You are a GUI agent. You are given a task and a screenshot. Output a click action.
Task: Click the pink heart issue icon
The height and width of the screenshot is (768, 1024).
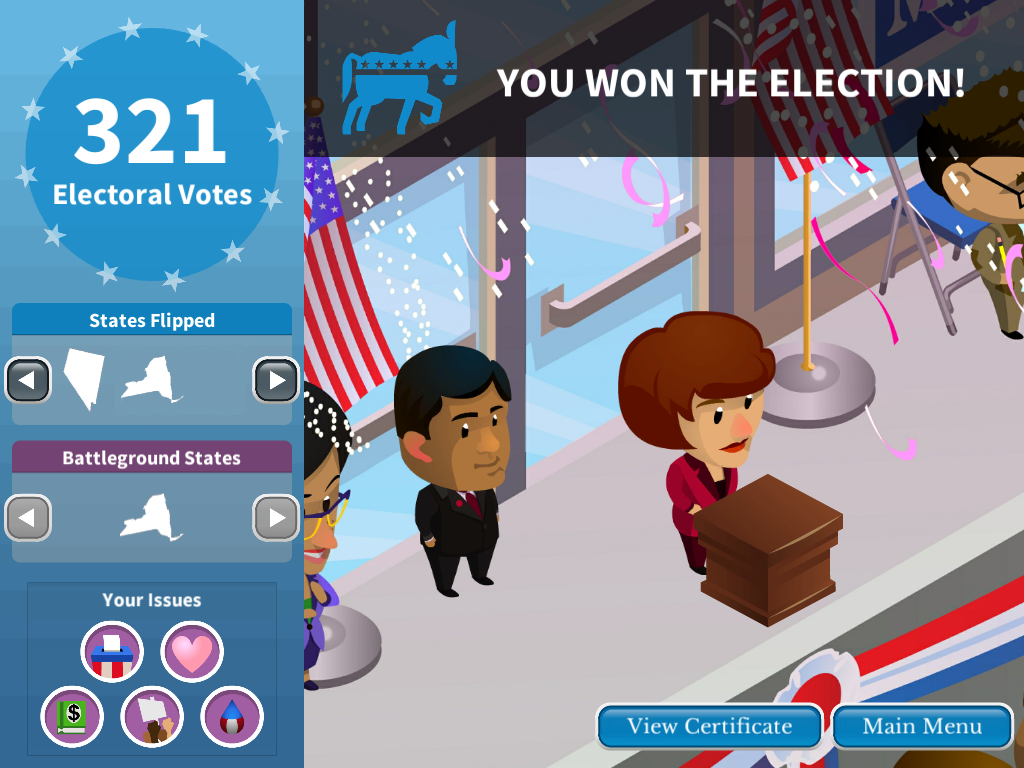(x=192, y=652)
